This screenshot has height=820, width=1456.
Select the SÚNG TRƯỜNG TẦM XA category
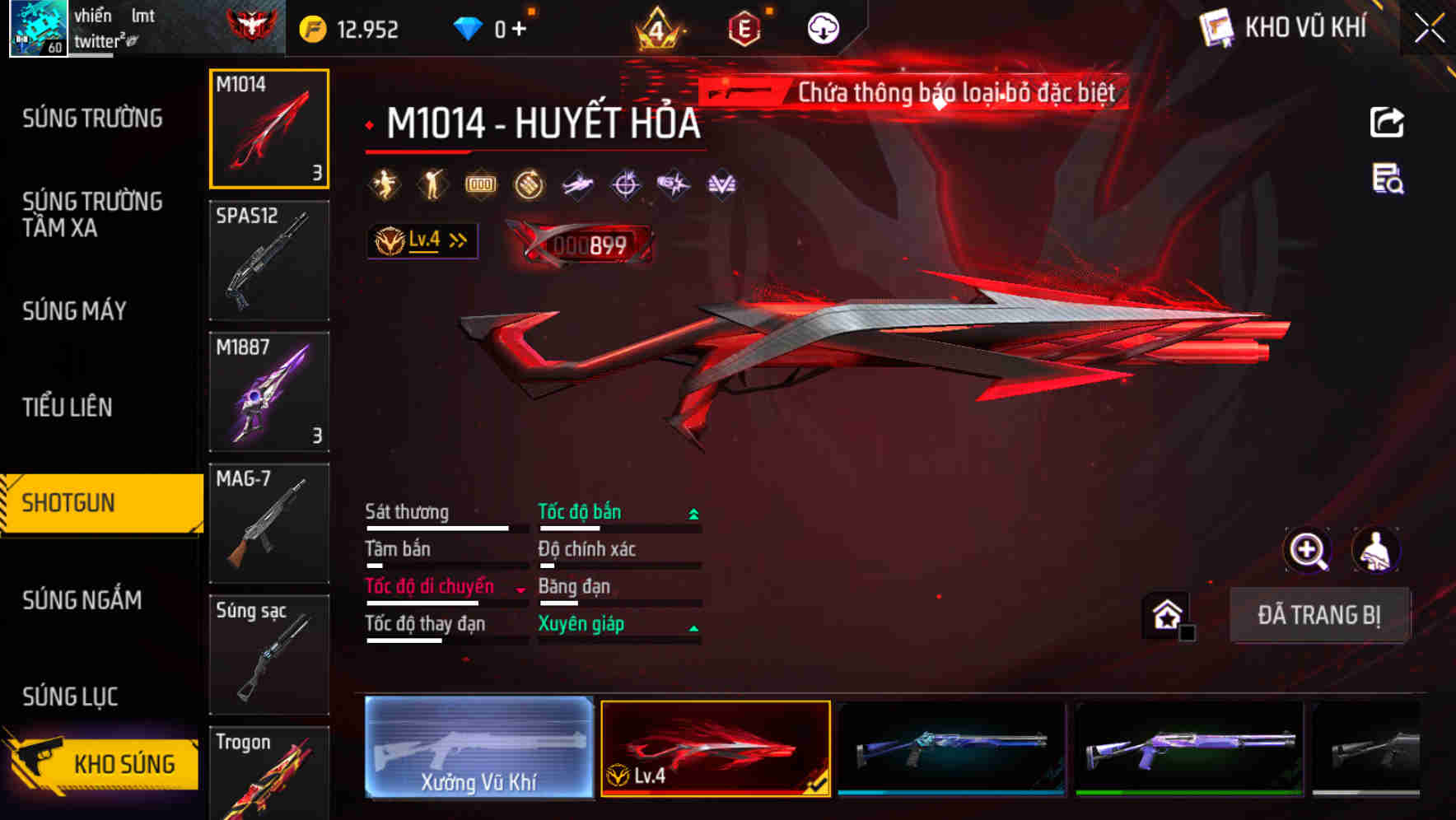91,215
